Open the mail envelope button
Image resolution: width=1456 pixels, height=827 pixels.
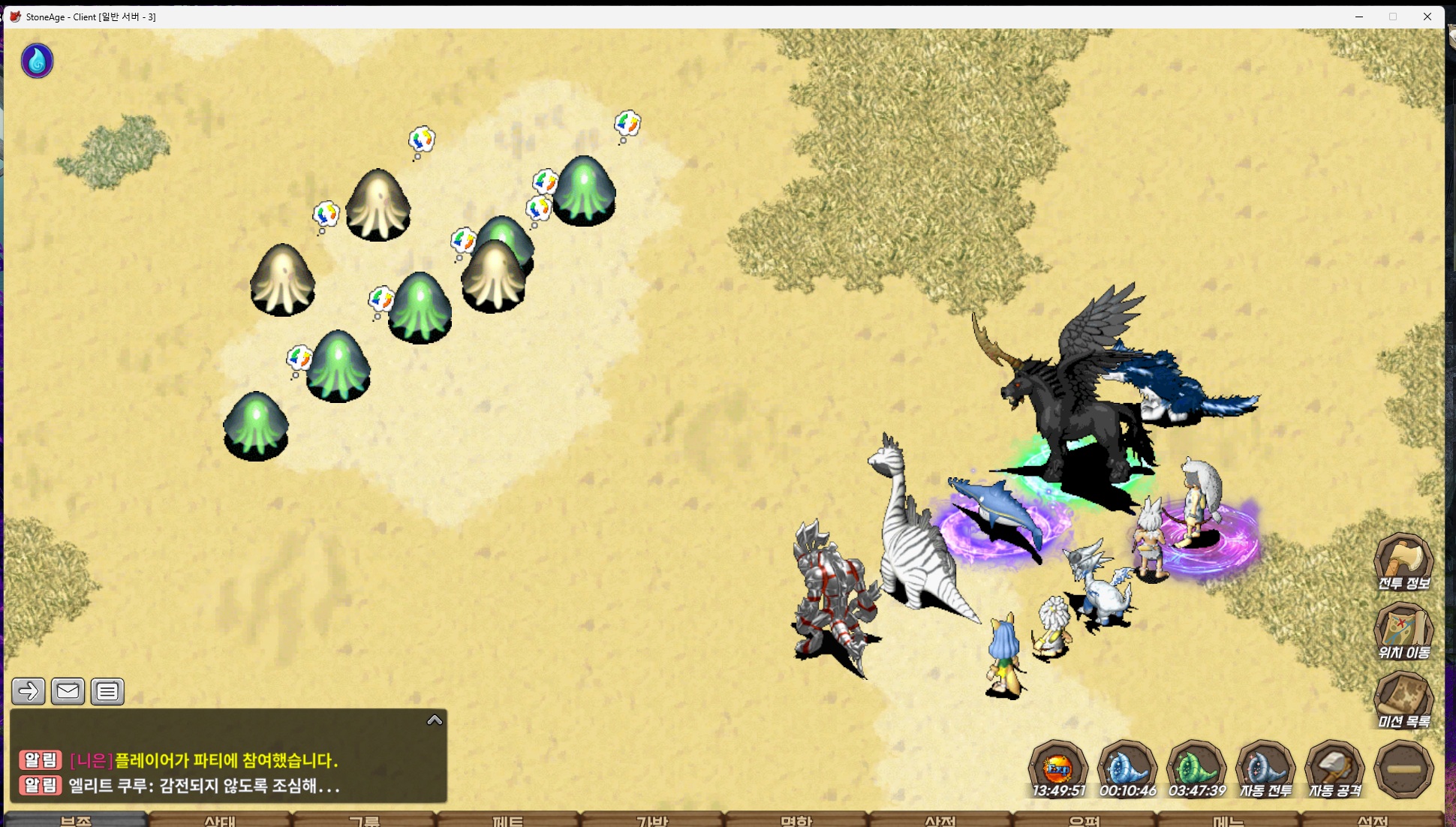coord(68,691)
